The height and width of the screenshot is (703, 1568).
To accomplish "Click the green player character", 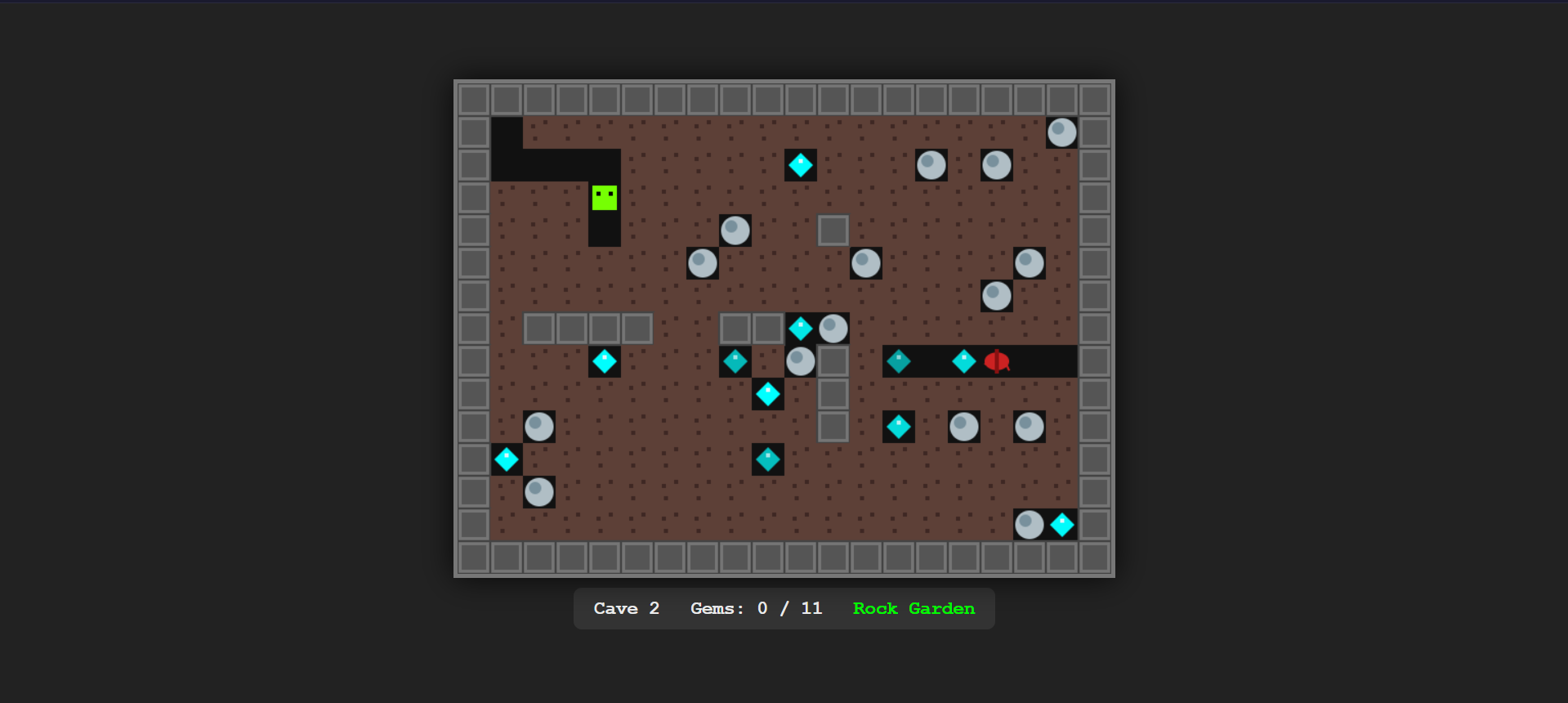I will (605, 196).
